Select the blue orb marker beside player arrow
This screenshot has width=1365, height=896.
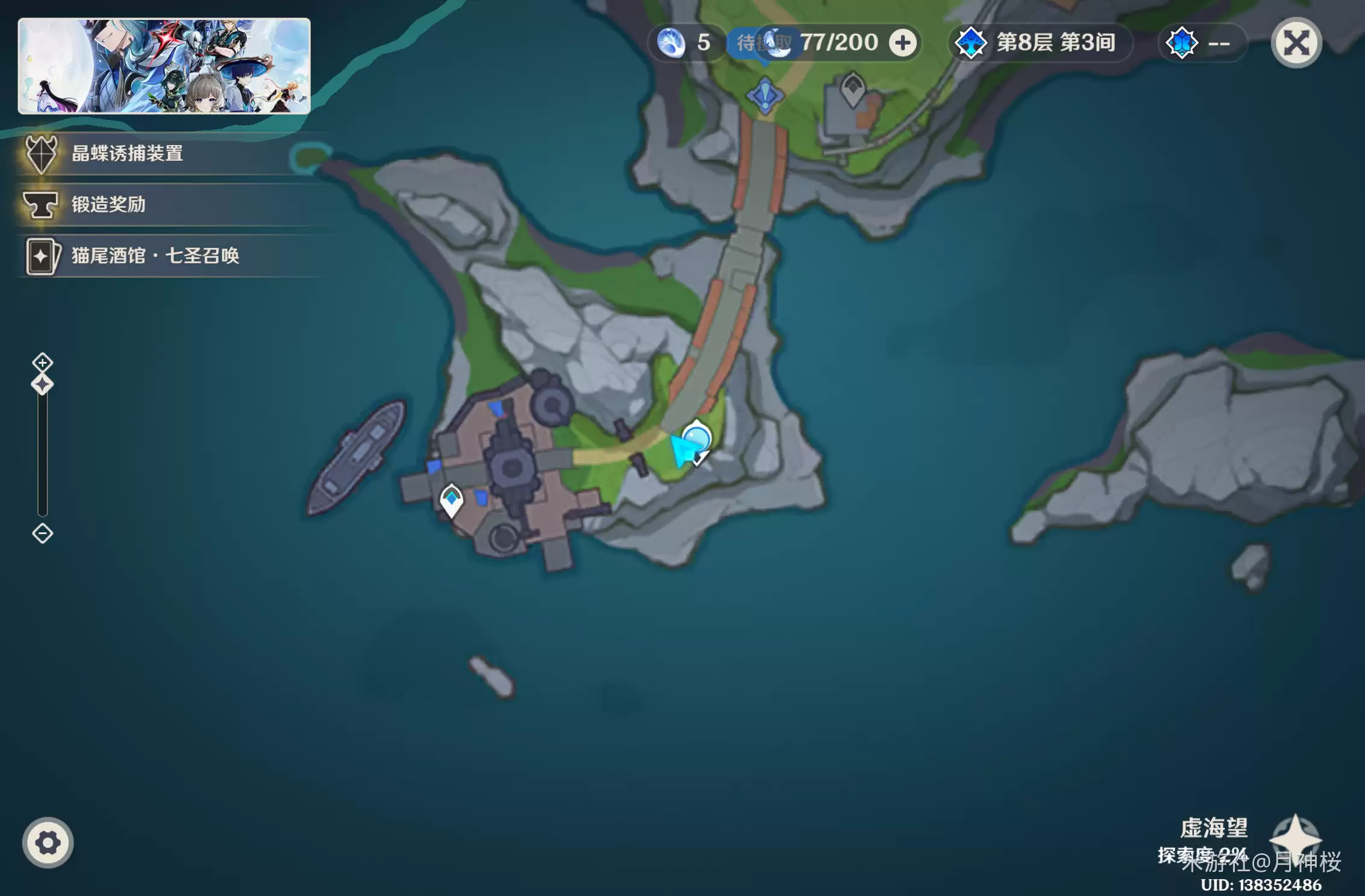pos(697,438)
